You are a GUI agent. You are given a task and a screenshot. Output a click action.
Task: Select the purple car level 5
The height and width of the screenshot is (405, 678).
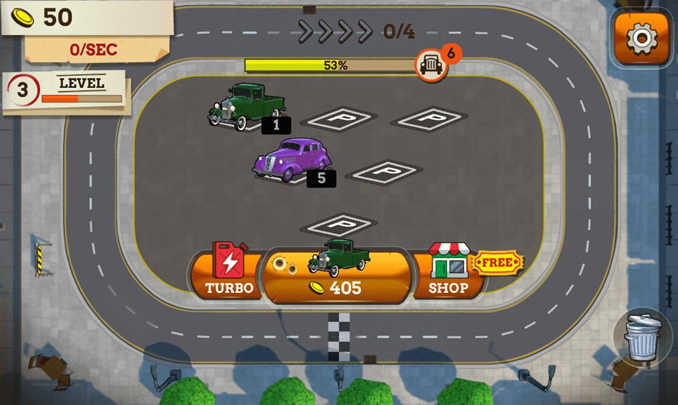point(291,160)
